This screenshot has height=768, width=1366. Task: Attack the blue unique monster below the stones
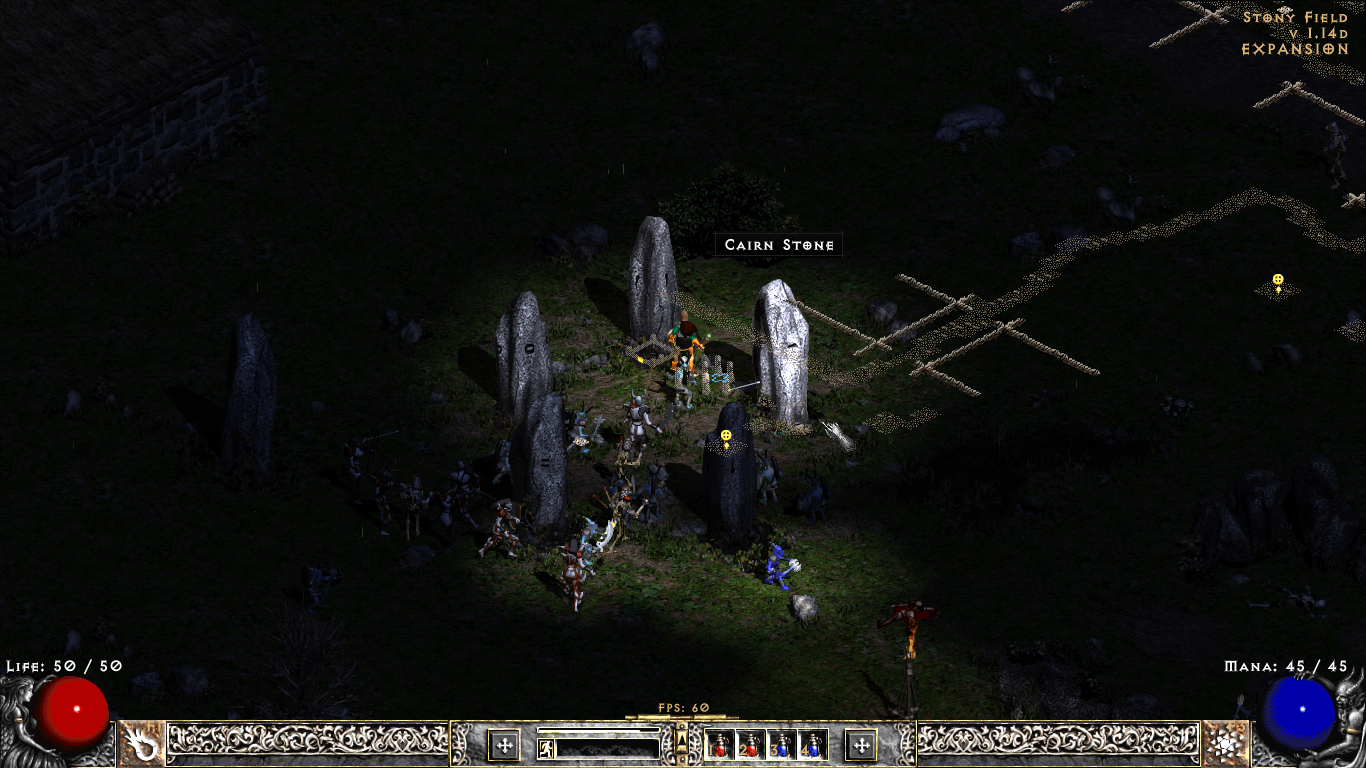tap(778, 570)
